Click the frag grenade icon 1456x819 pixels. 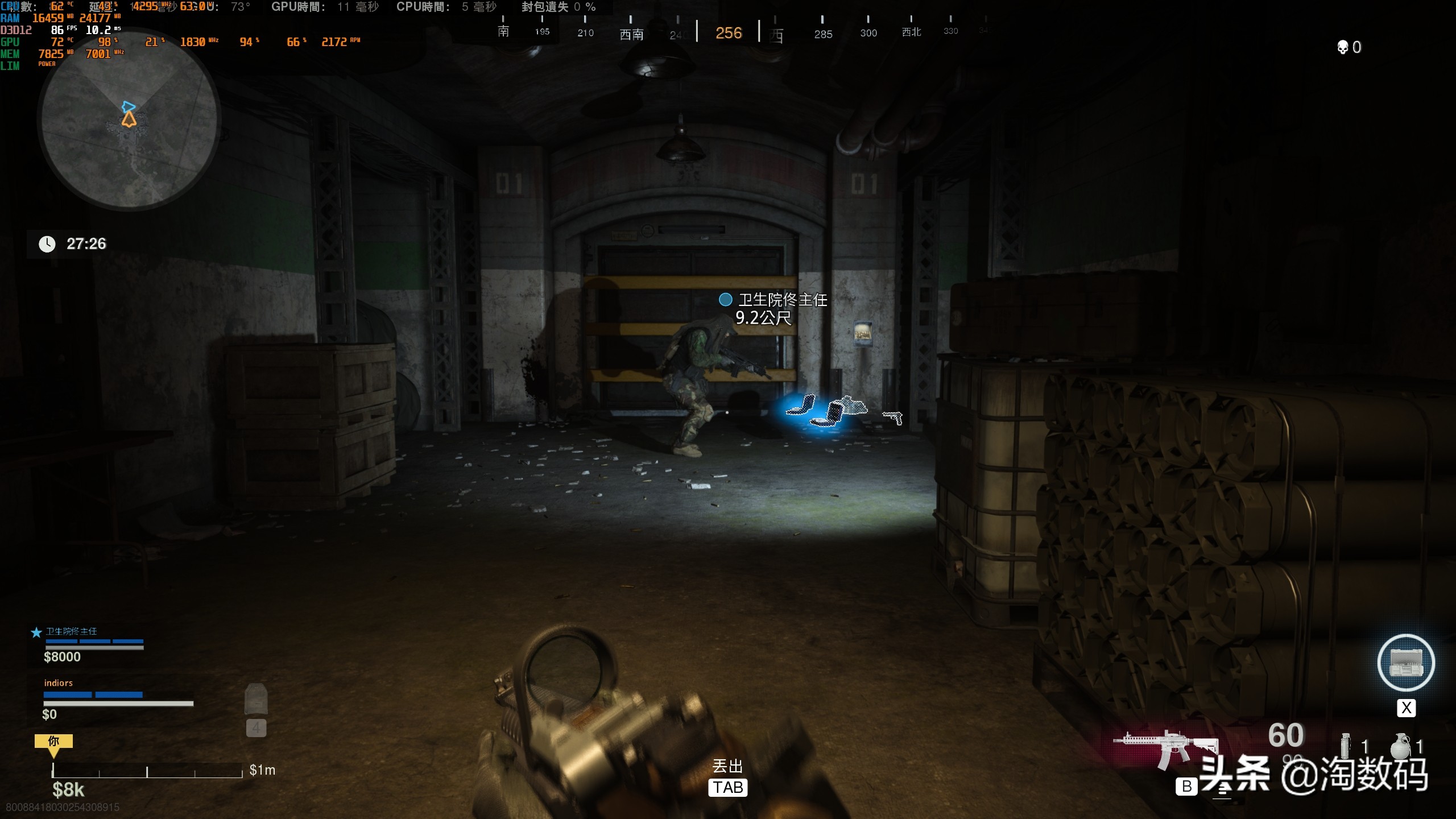click(x=1401, y=746)
